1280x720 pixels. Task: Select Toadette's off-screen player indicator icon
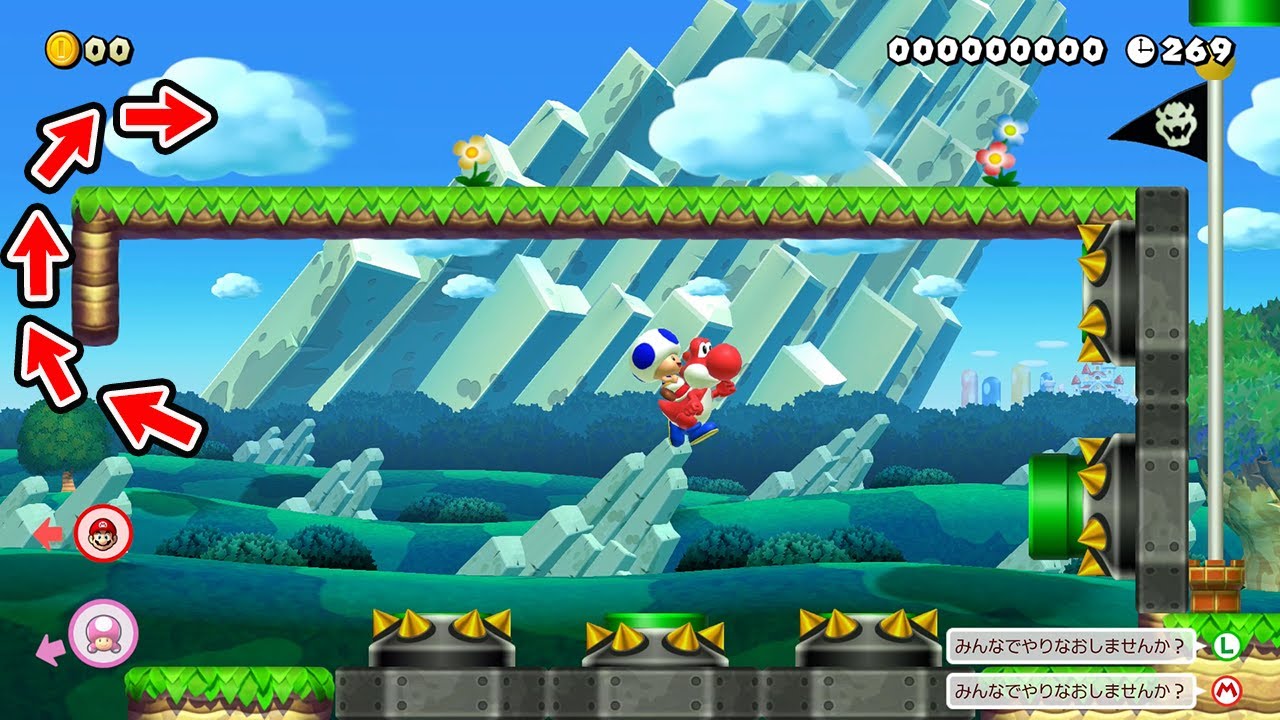(x=103, y=633)
